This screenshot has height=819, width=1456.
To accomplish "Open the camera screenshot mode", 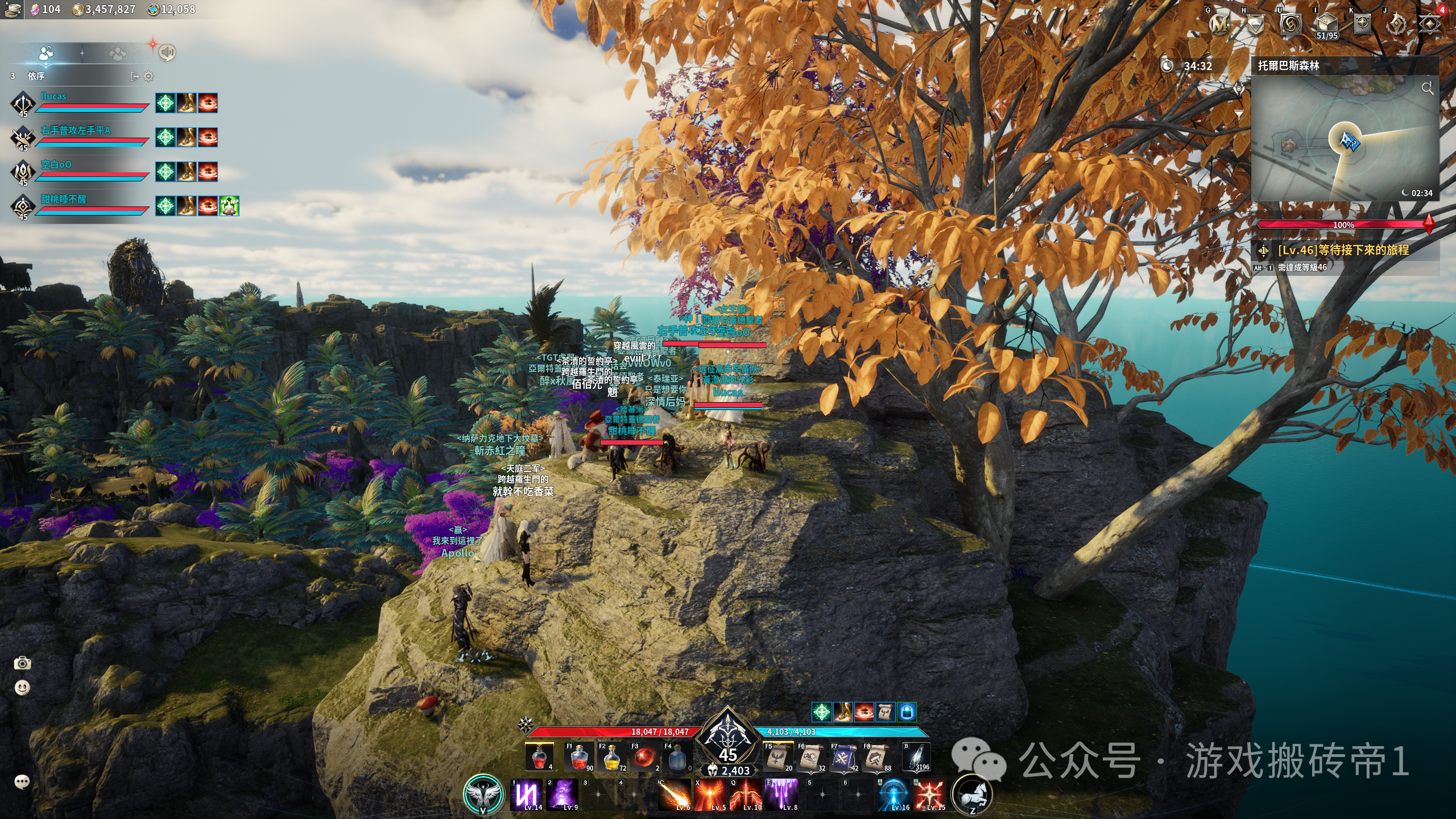I will pyautogui.click(x=22, y=663).
